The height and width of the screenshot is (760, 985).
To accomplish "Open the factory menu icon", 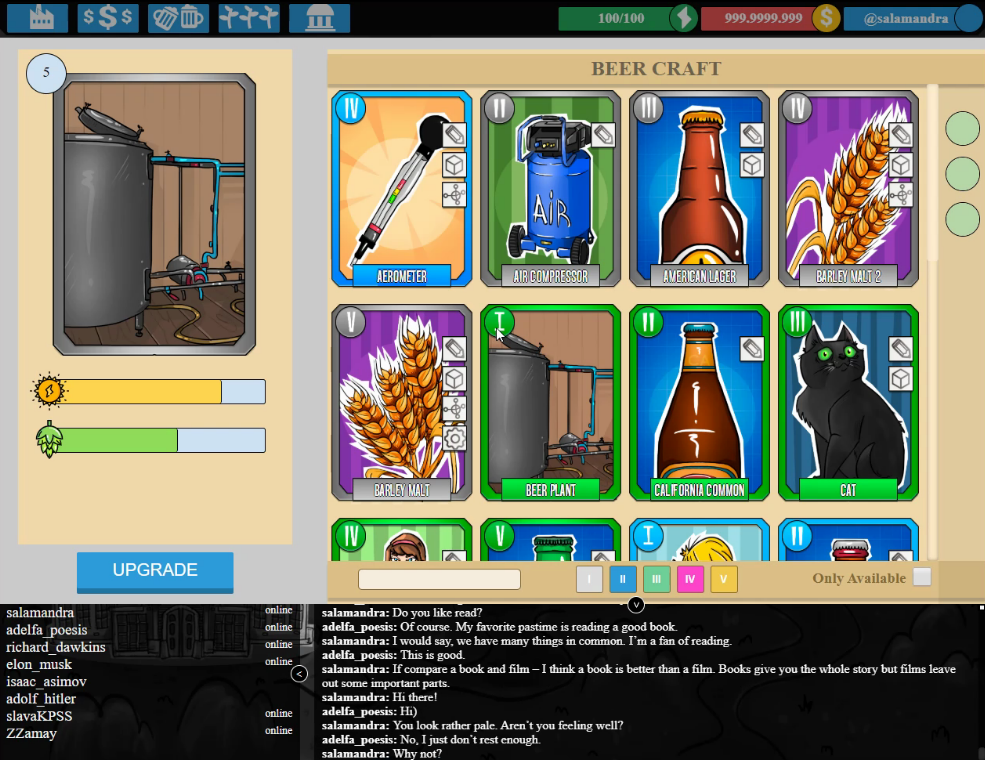I will 37,18.
